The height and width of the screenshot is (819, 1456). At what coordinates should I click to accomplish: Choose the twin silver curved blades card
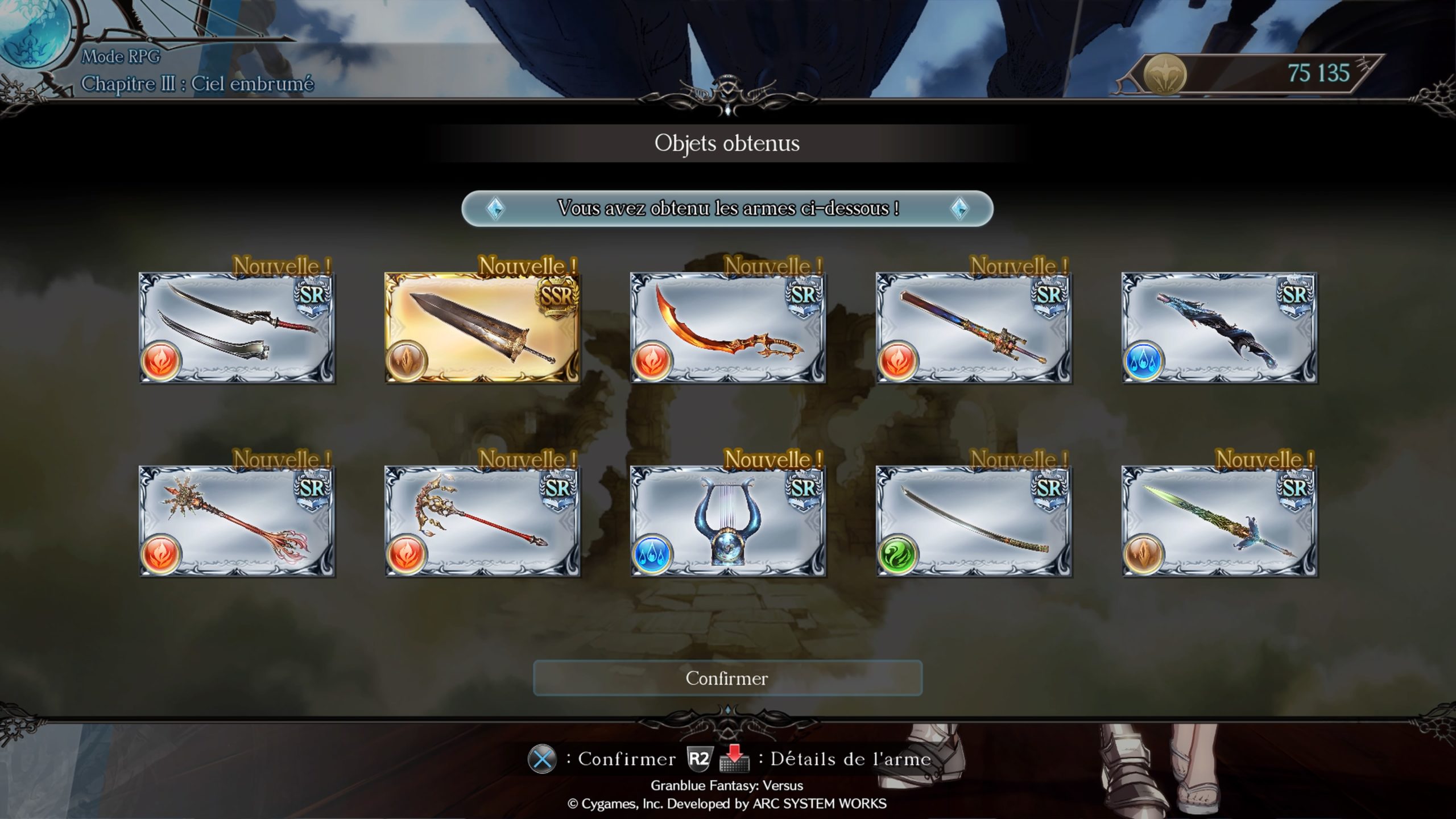coord(237,328)
